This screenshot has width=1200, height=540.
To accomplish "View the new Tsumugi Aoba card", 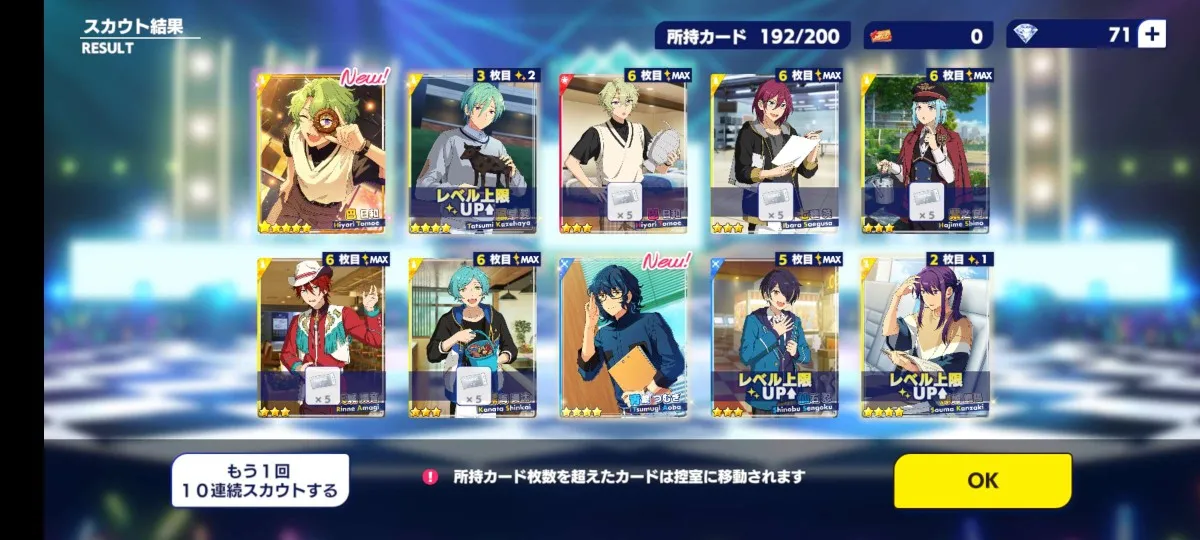I will click(x=623, y=337).
